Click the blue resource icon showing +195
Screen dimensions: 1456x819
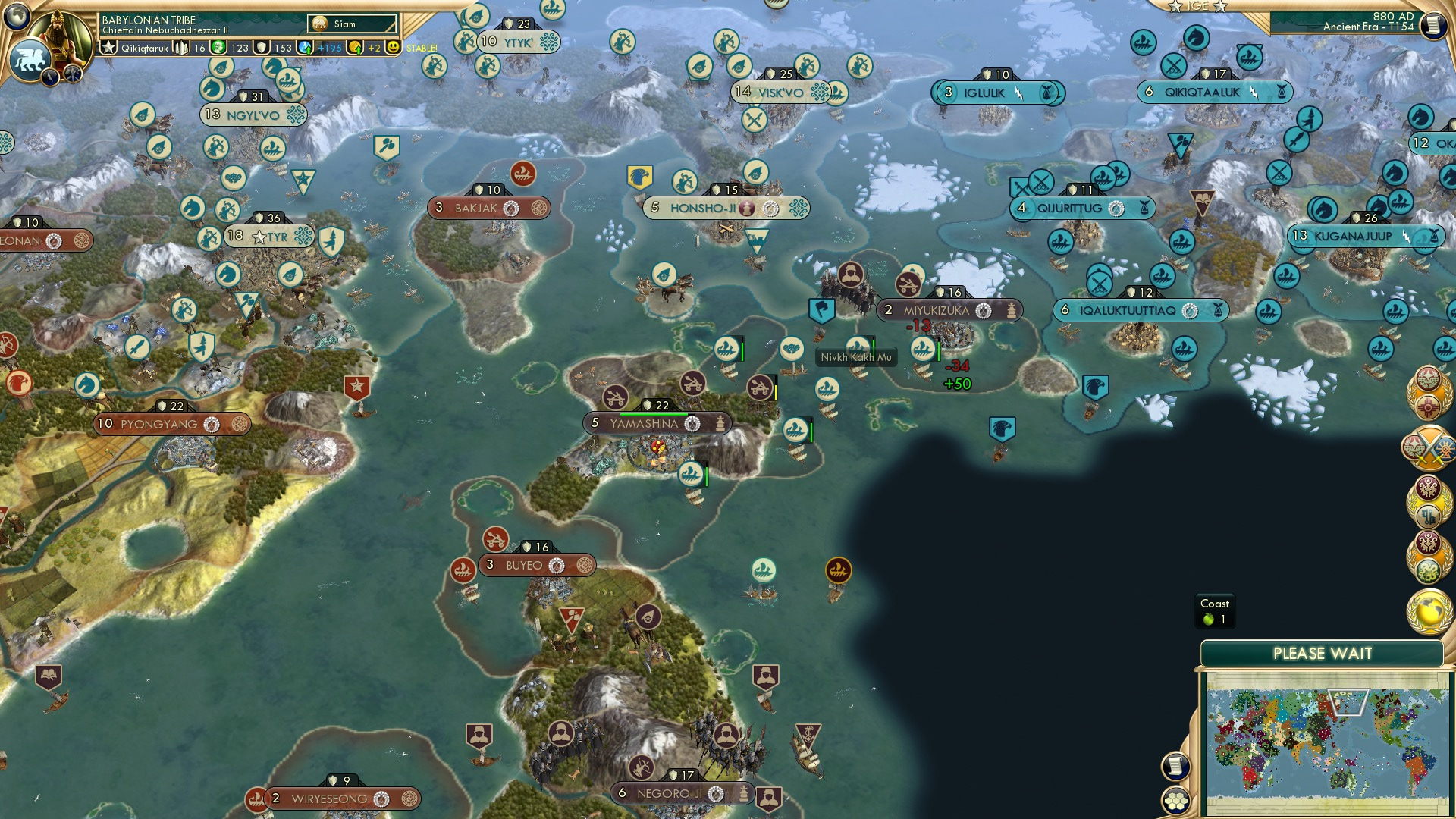tap(306, 48)
